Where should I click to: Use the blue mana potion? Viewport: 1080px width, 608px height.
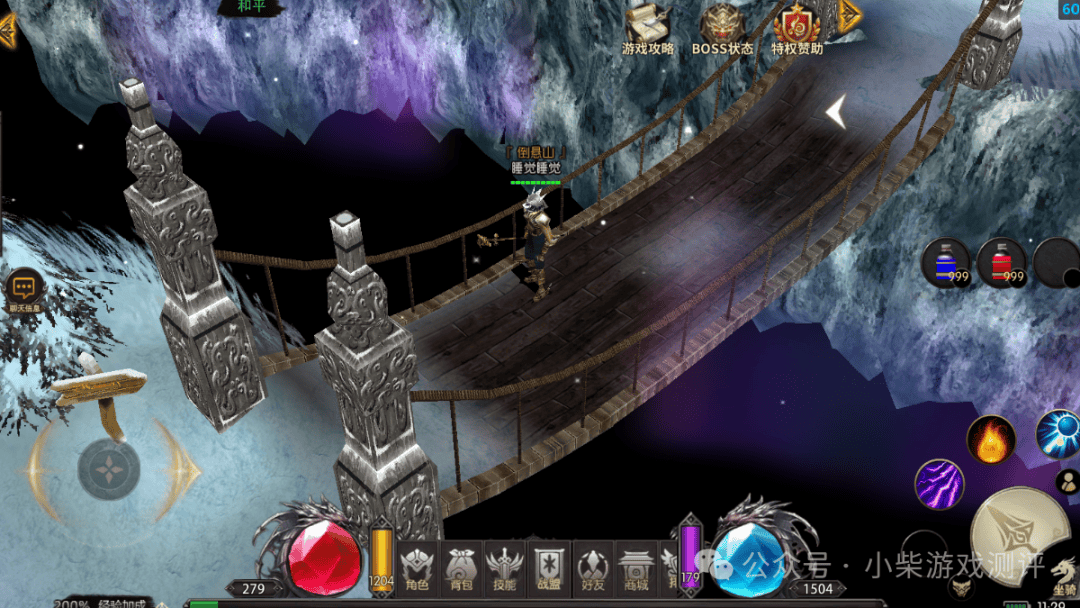tap(945, 263)
